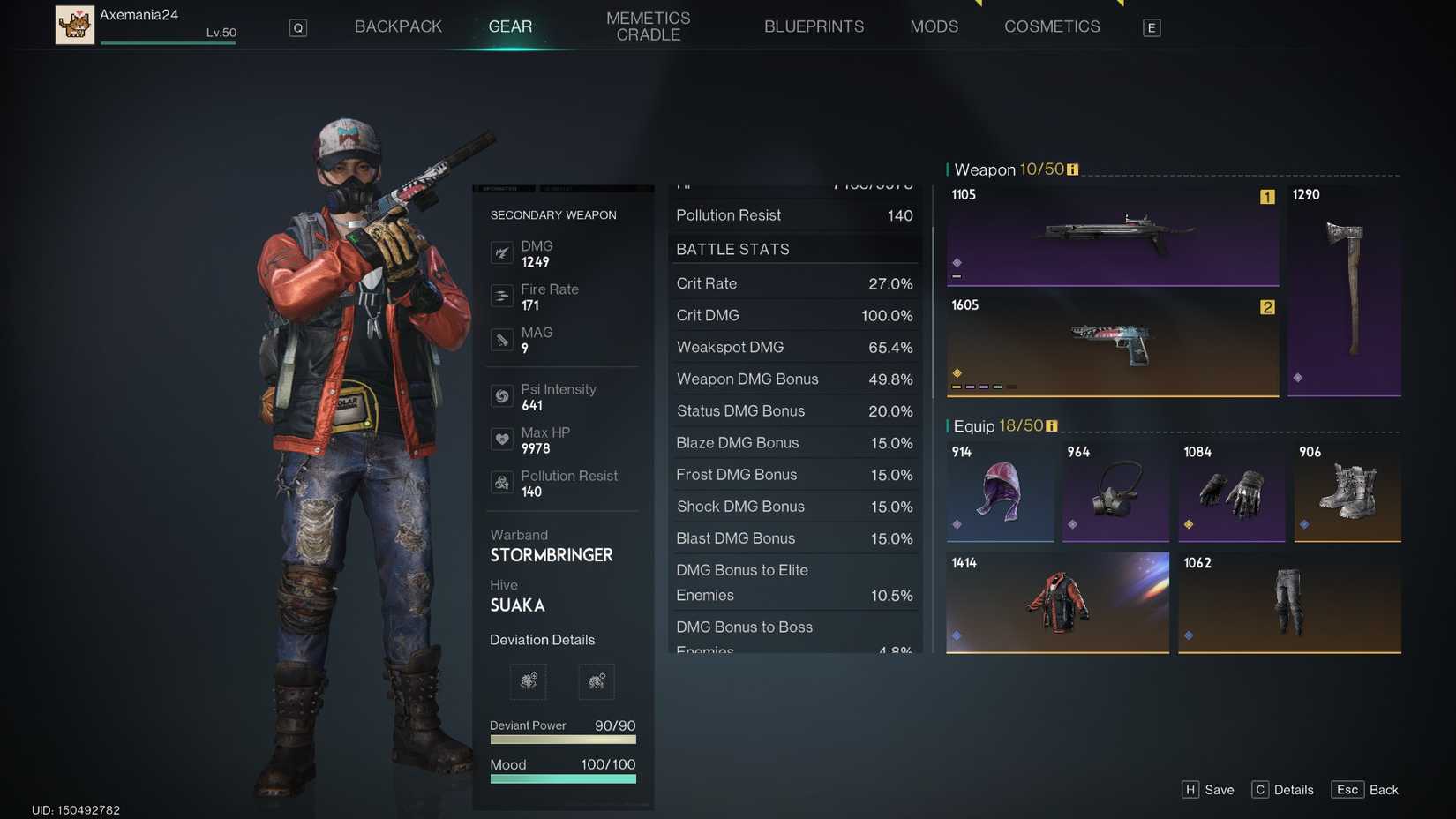Click the pants with rating 1062
The height and width of the screenshot is (819, 1456).
point(1287,603)
